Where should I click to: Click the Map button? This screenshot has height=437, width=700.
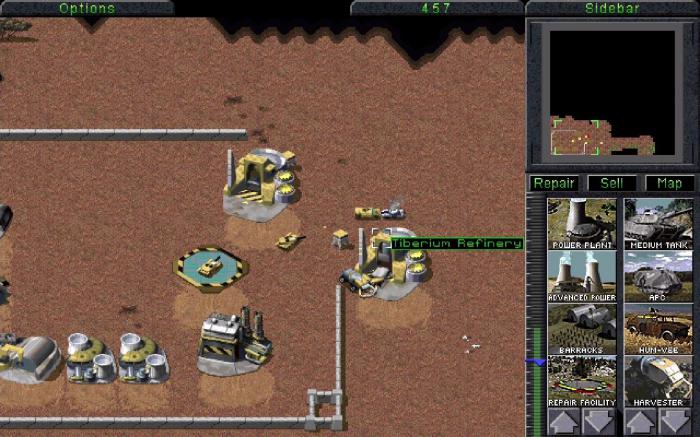669,183
